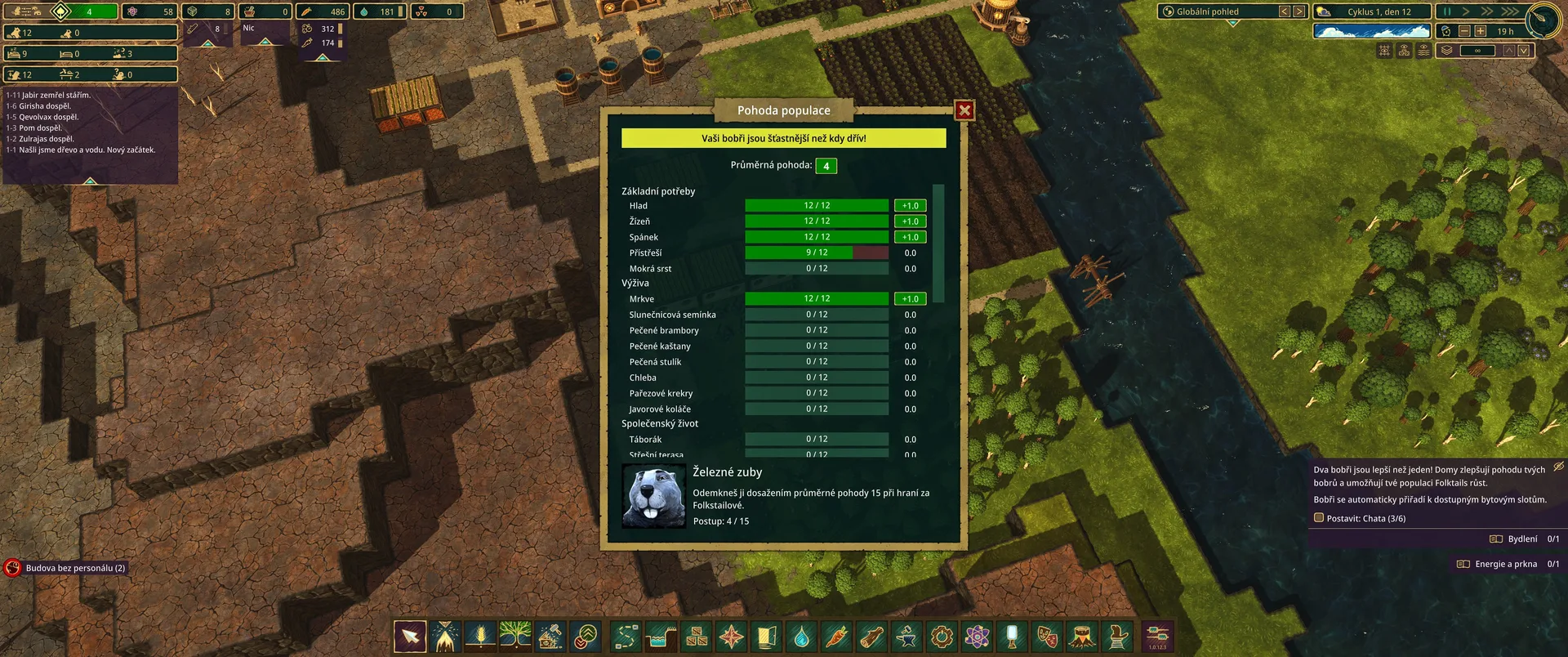Collapse the carrot food stock dropdown
This screenshot has width=1568, height=657.
pyautogui.click(x=323, y=57)
